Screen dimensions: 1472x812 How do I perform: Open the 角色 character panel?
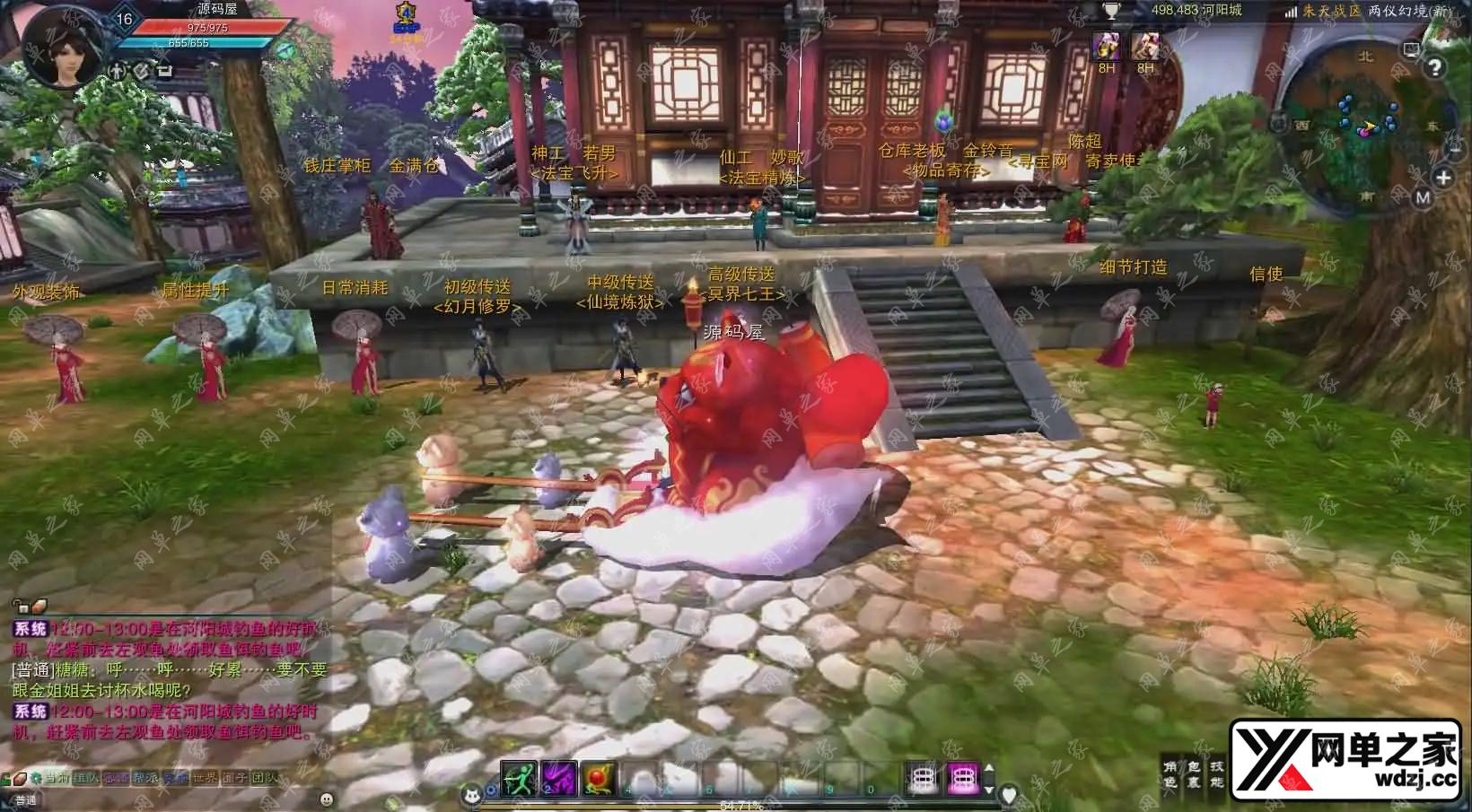click(x=1170, y=775)
